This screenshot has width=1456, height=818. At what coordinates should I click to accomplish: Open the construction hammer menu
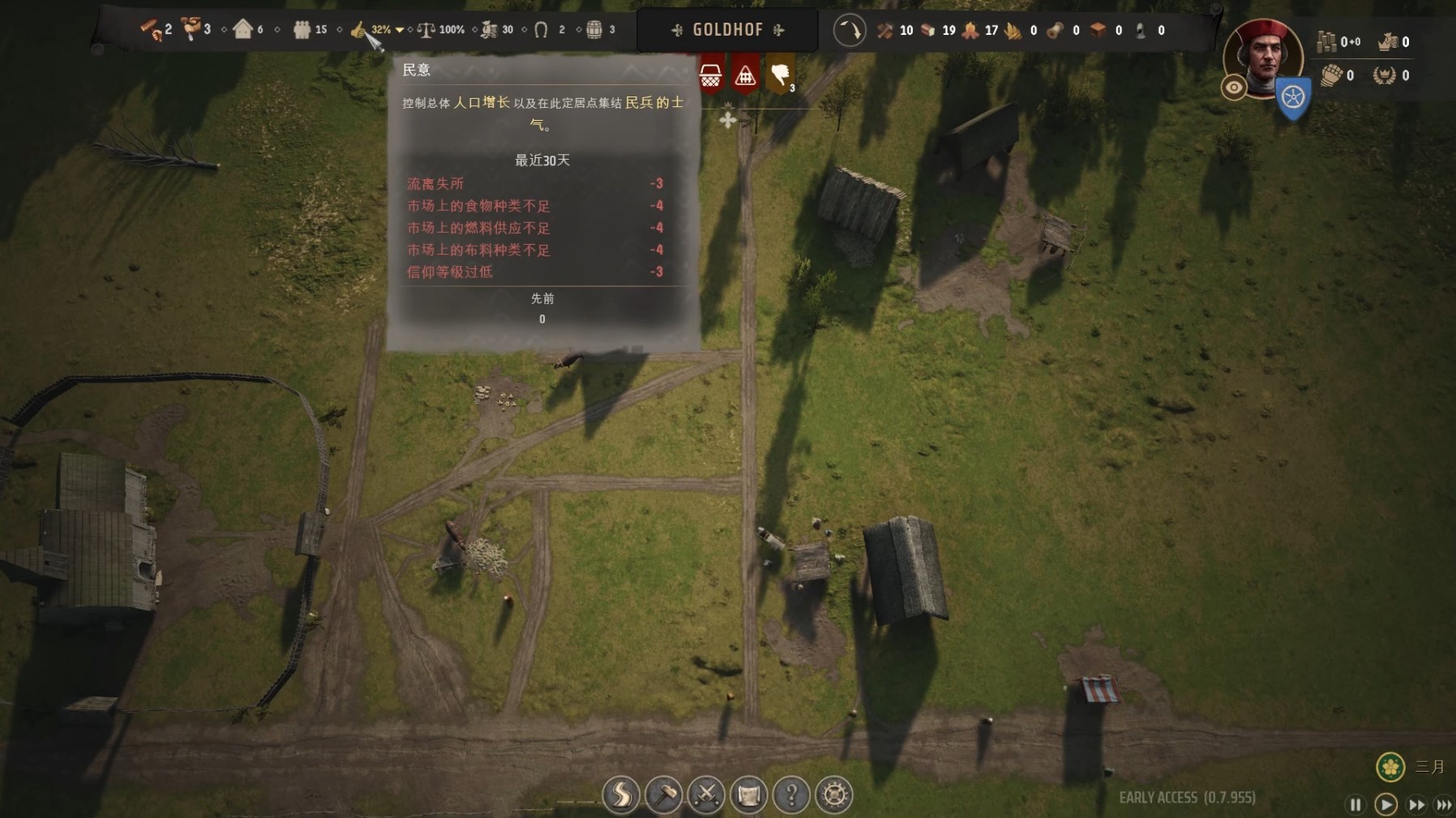coord(664,795)
